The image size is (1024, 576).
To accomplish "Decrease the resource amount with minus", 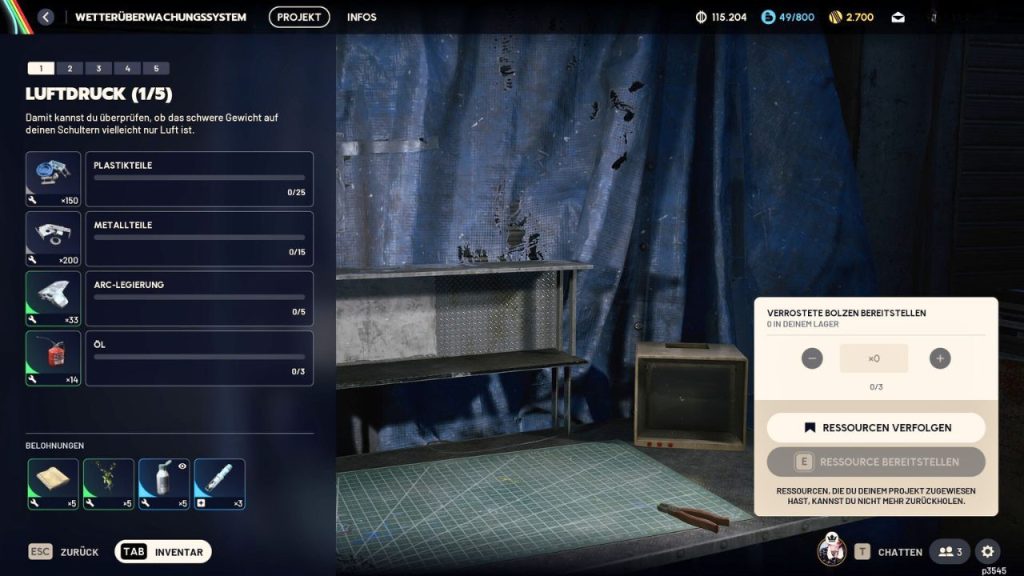I will click(812, 358).
